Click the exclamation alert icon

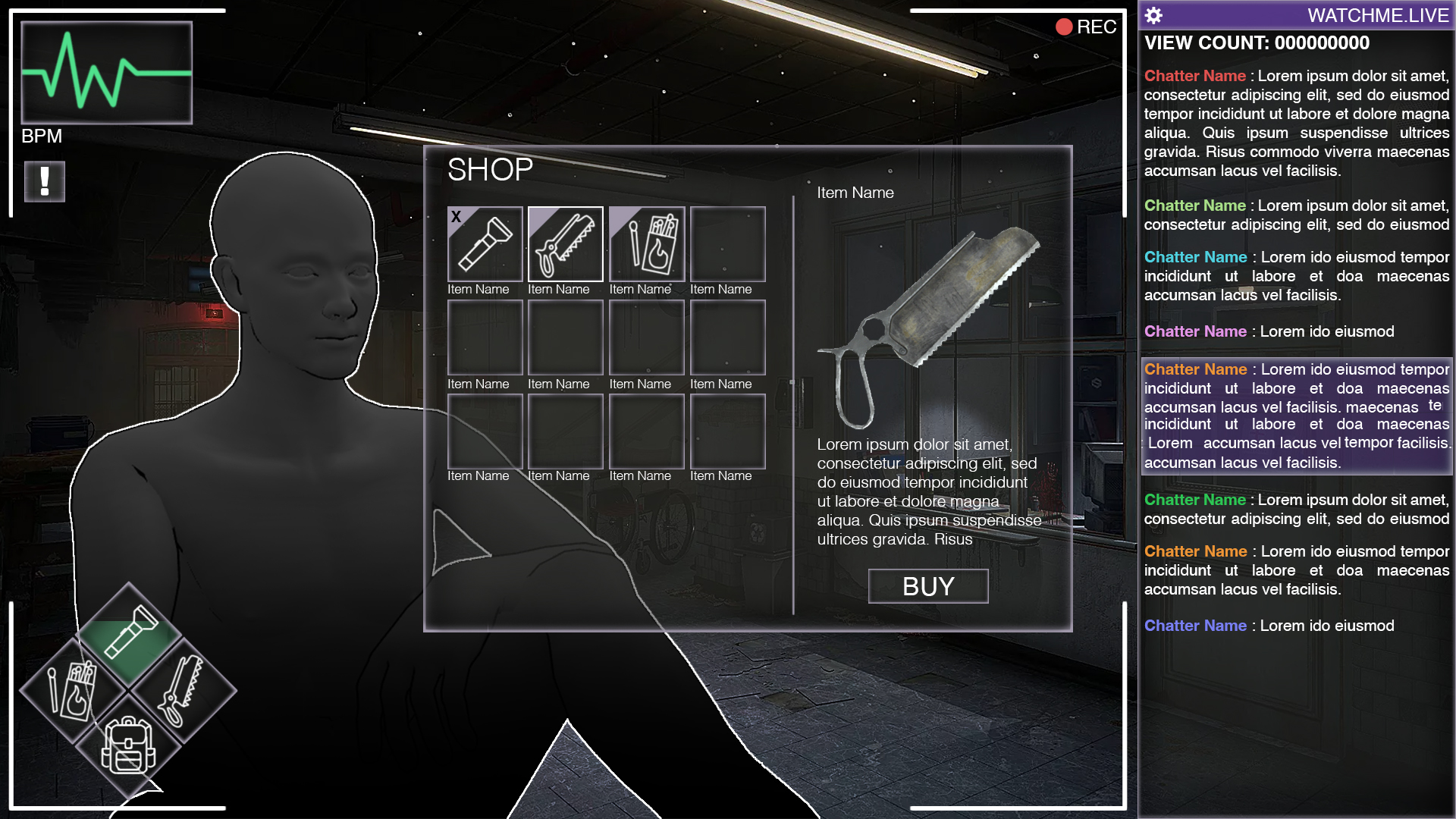45,182
